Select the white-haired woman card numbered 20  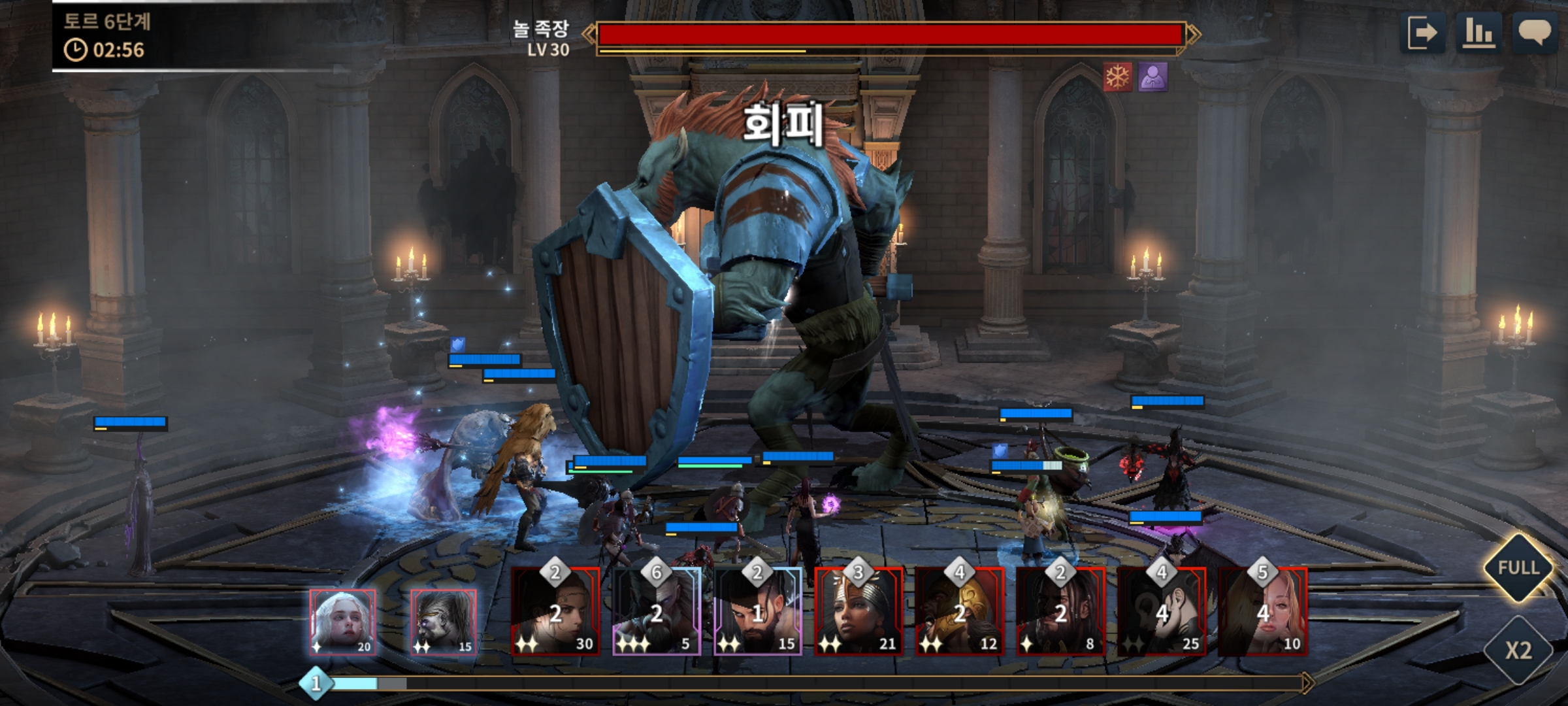(342, 622)
